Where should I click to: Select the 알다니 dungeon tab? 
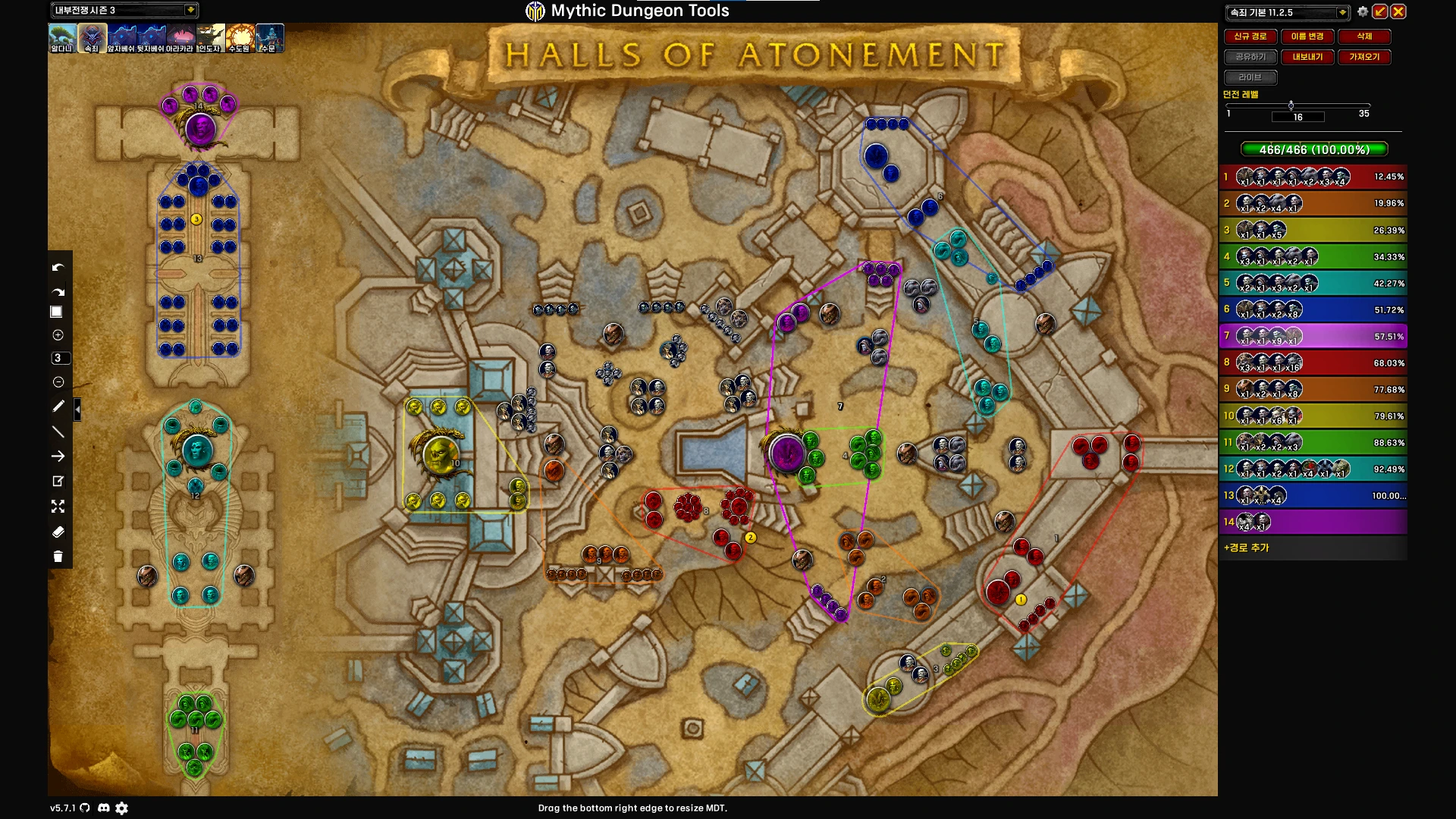tap(62, 38)
